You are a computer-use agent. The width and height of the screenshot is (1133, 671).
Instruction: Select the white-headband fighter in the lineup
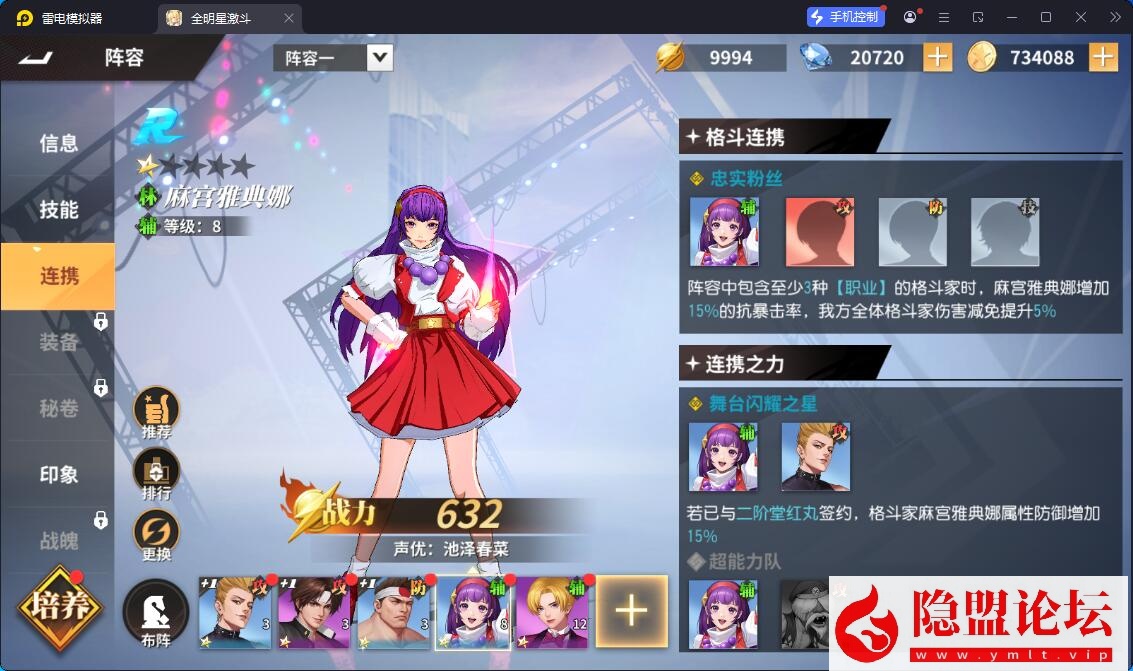pyautogui.click(x=392, y=611)
